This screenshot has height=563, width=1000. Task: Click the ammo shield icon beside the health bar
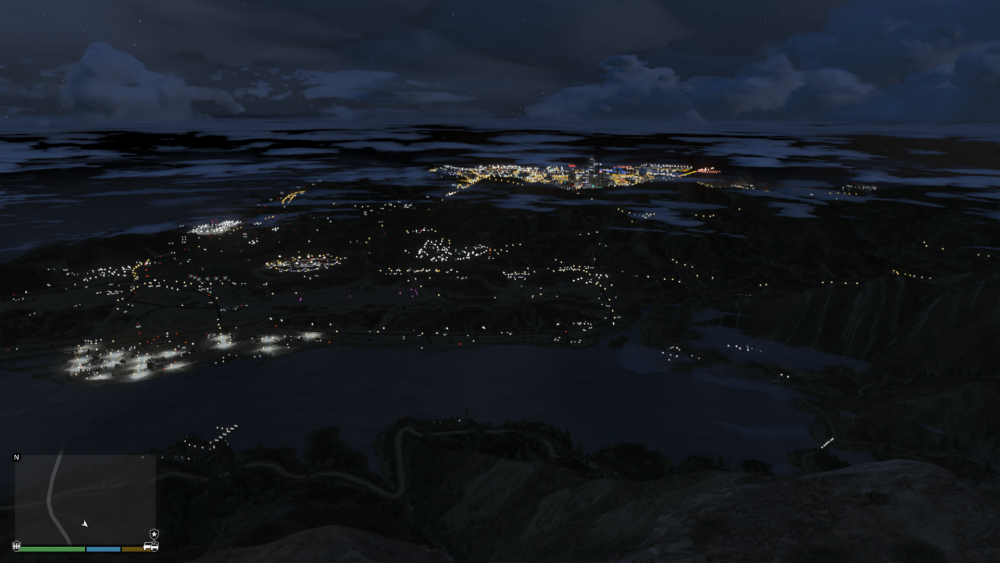pyautogui.click(x=15, y=547)
